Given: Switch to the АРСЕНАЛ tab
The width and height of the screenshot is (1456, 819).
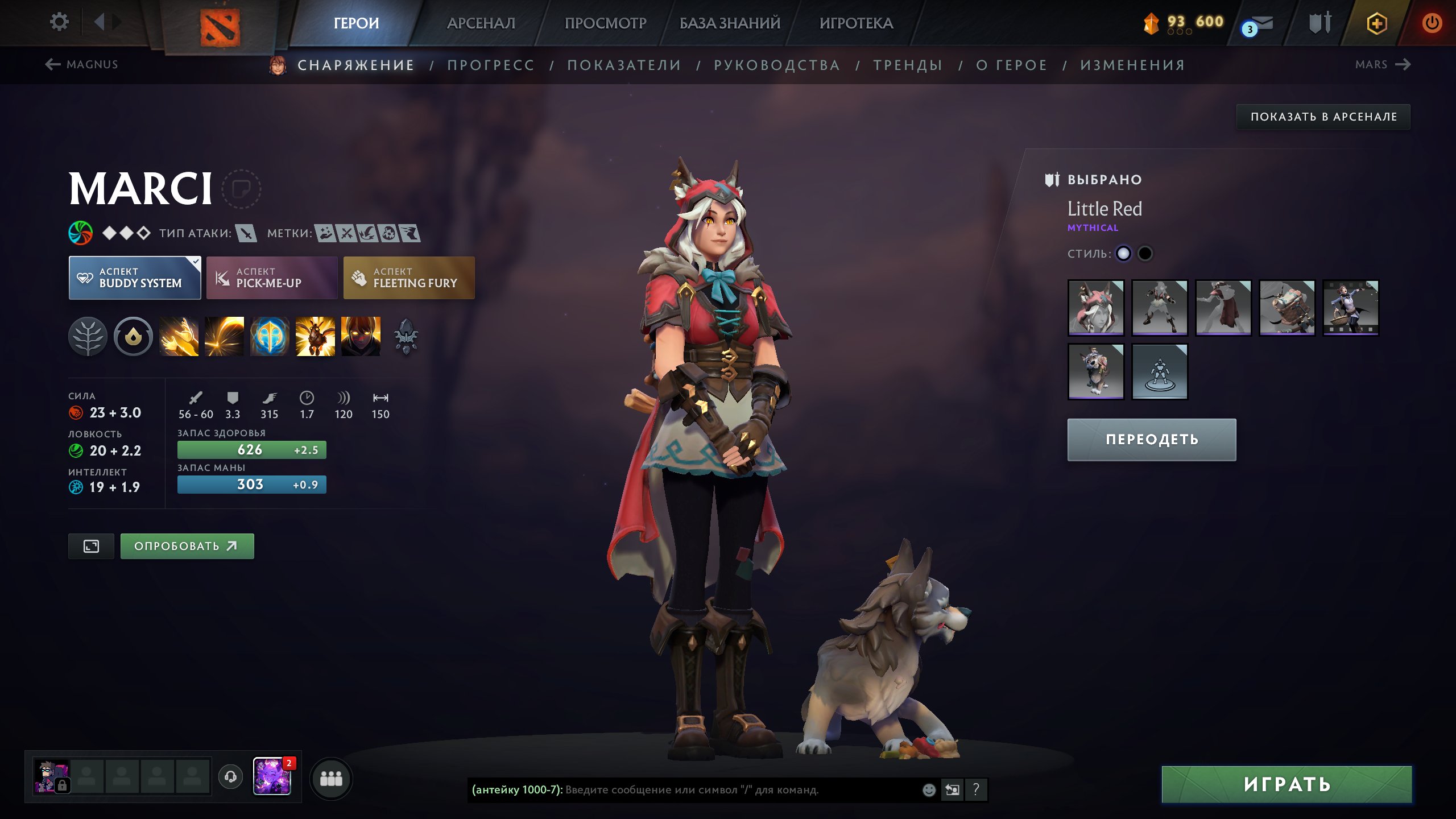Looking at the screenshot, I should [481, 23].
